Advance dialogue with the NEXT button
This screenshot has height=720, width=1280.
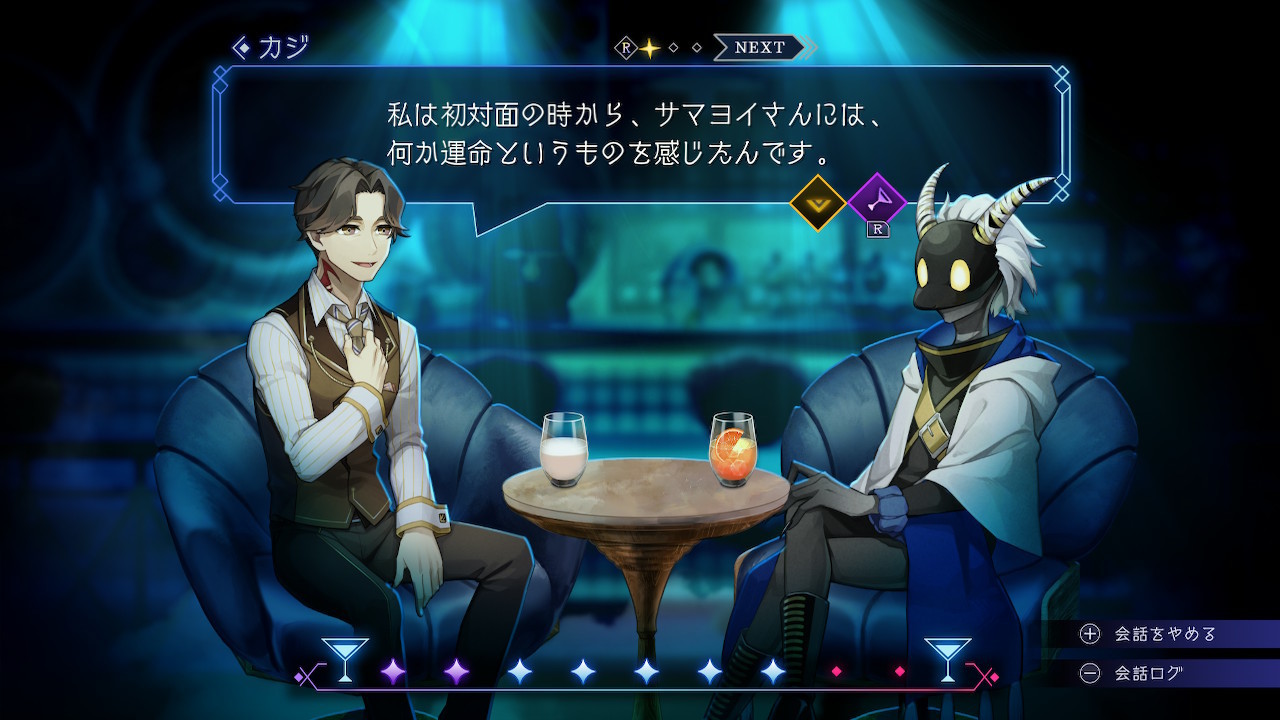coord(761,47)
